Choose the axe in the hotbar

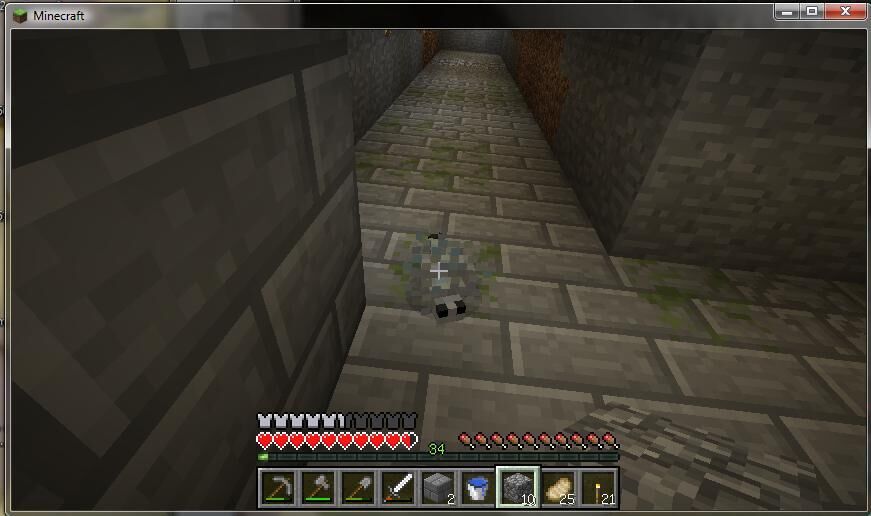(x=318, y=487)
